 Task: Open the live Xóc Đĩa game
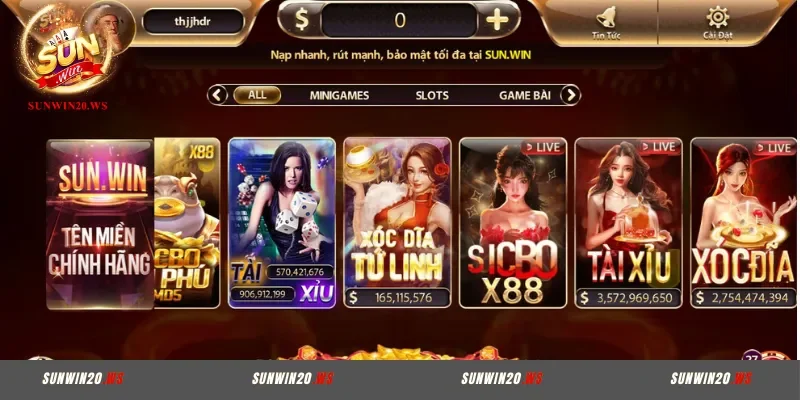coord(743,220)
